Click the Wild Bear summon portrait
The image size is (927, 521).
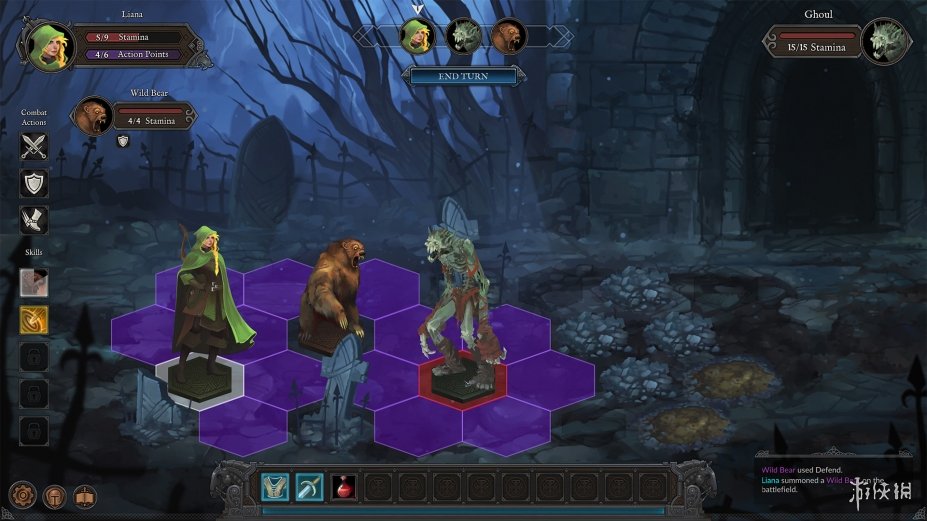95,115
